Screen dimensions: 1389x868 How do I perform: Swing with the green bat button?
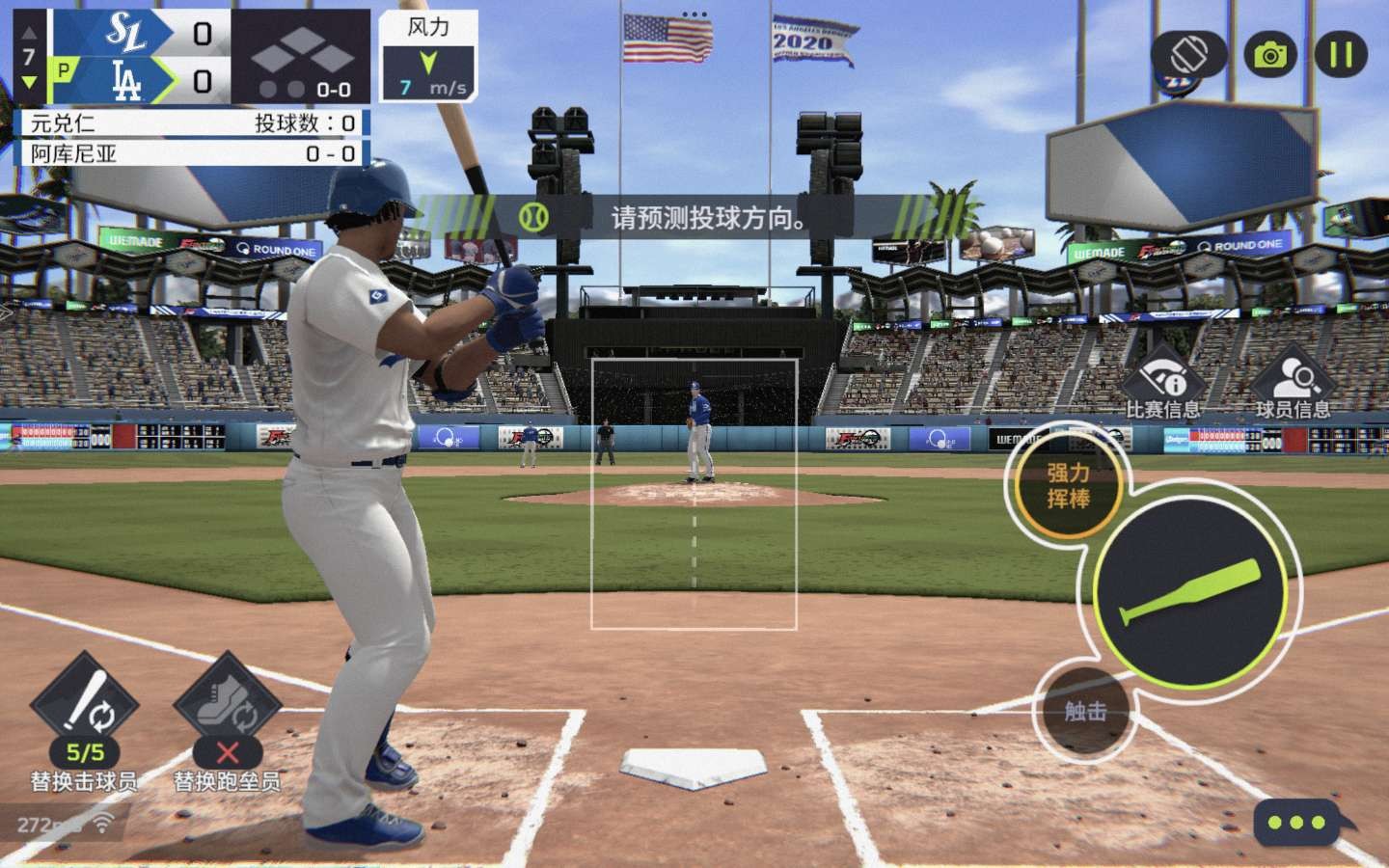tap(1190, 591)
